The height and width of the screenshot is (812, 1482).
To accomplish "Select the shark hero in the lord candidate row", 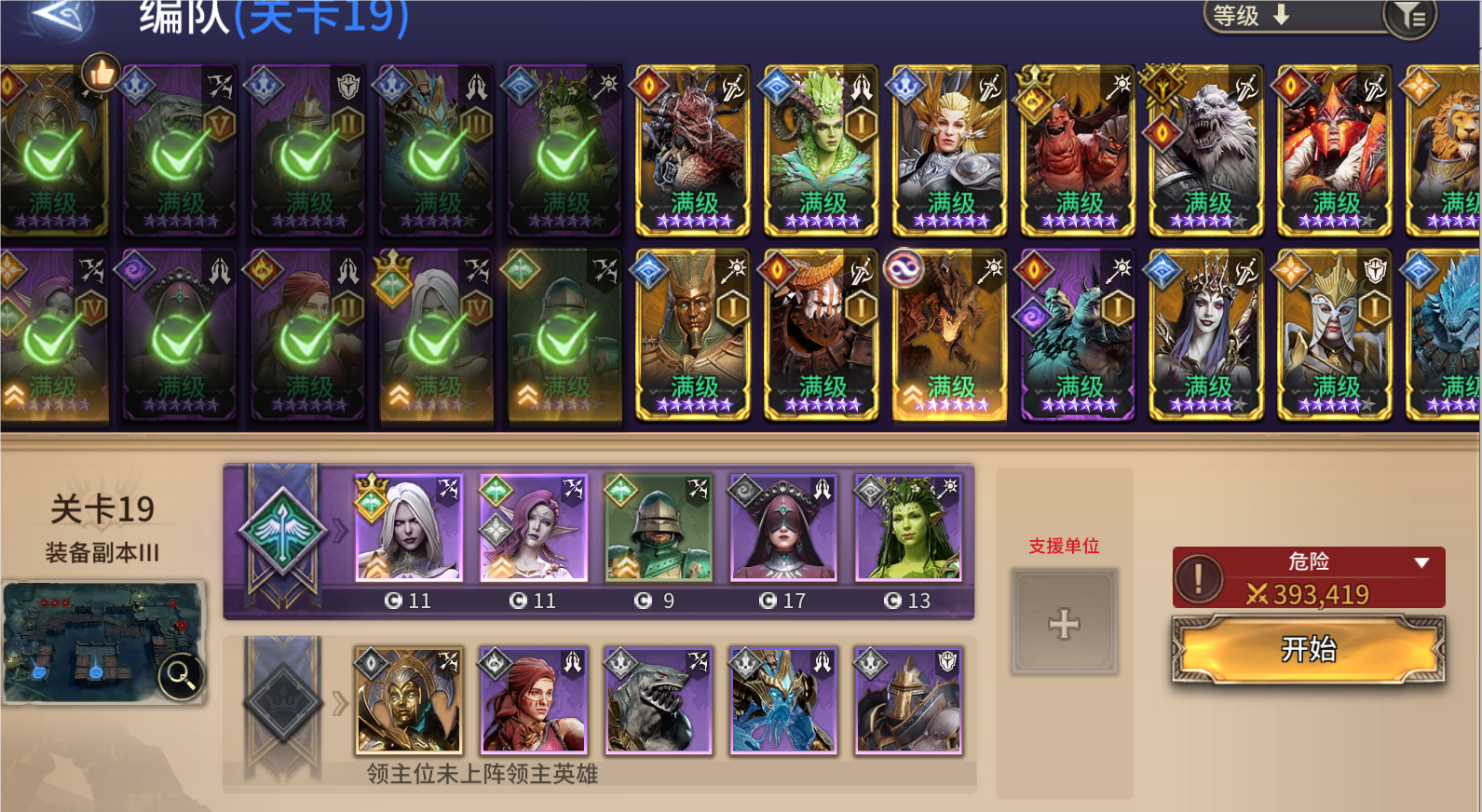I will click(659, 702).
